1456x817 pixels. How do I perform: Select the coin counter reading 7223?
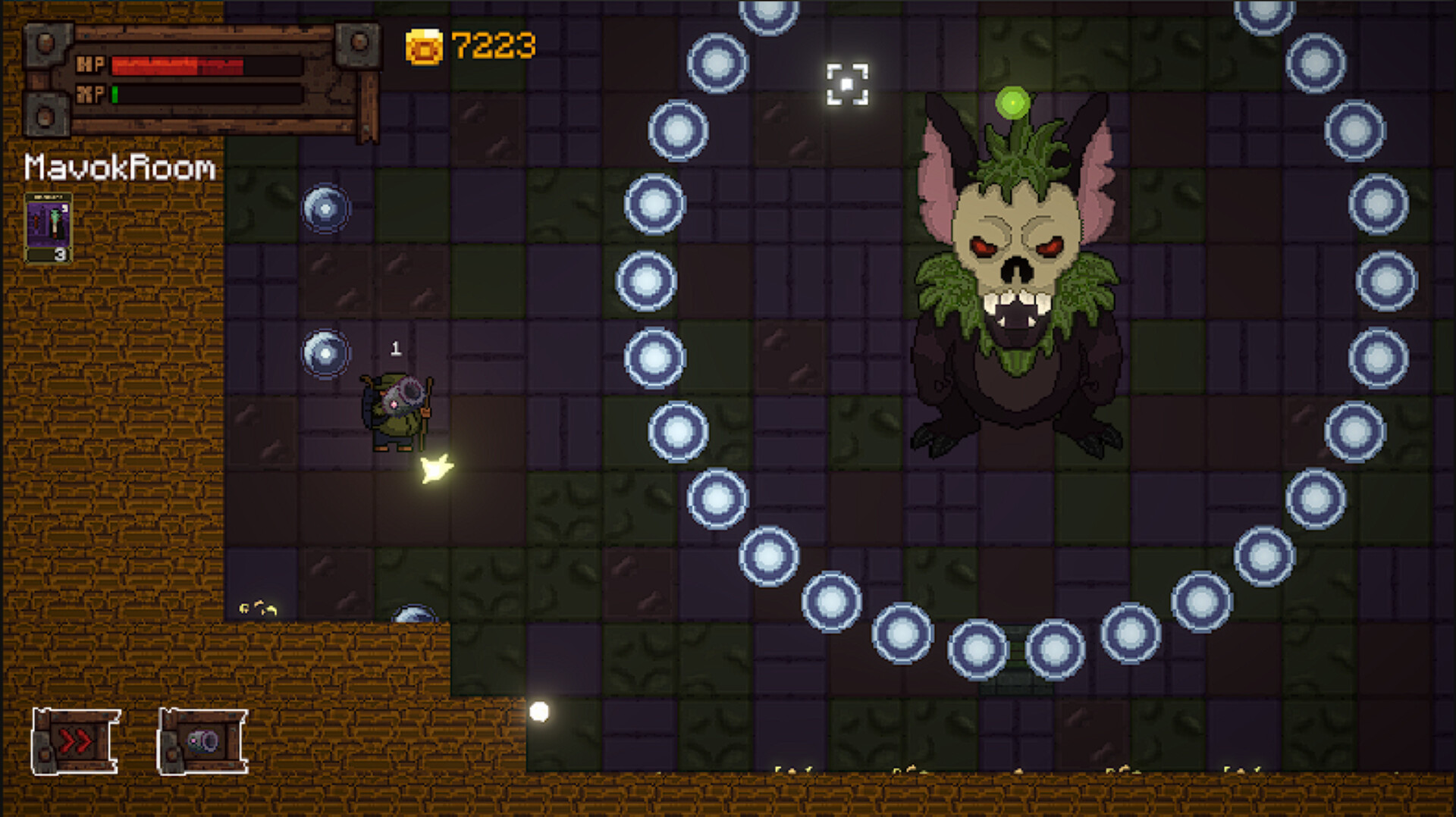coord(493,45)
